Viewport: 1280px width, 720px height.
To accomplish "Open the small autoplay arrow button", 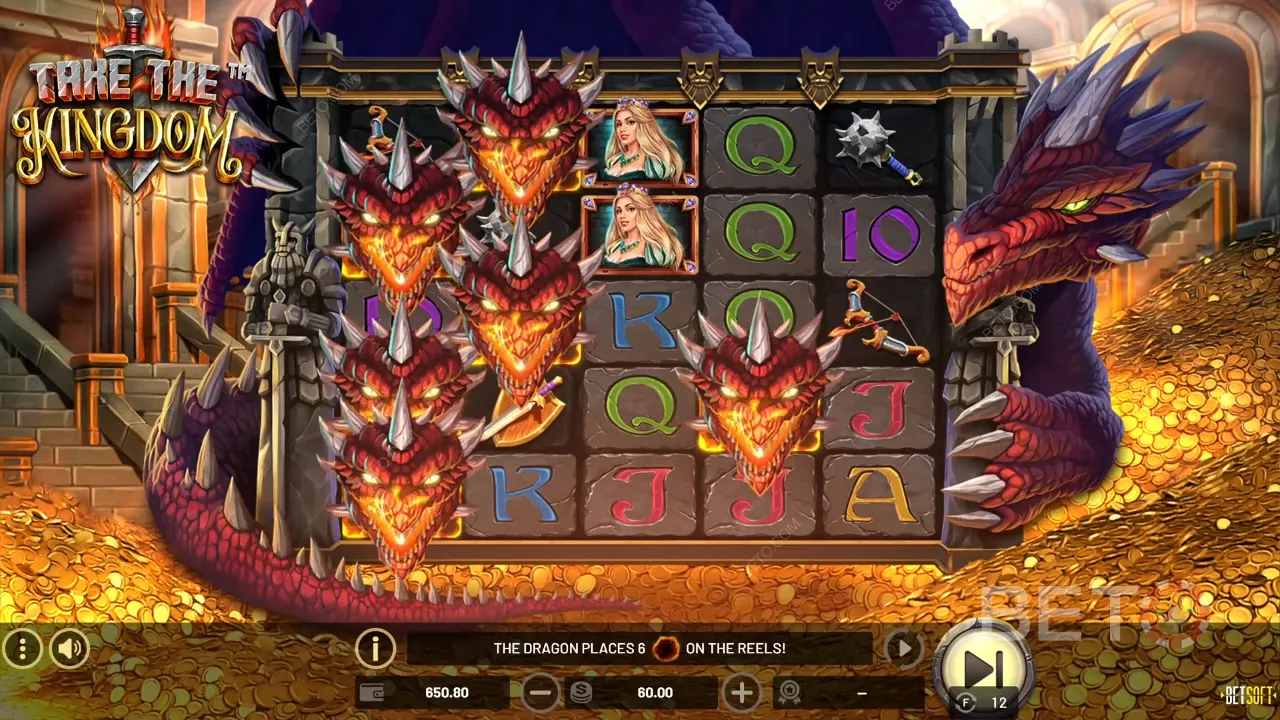I will (x=904, y=649).
